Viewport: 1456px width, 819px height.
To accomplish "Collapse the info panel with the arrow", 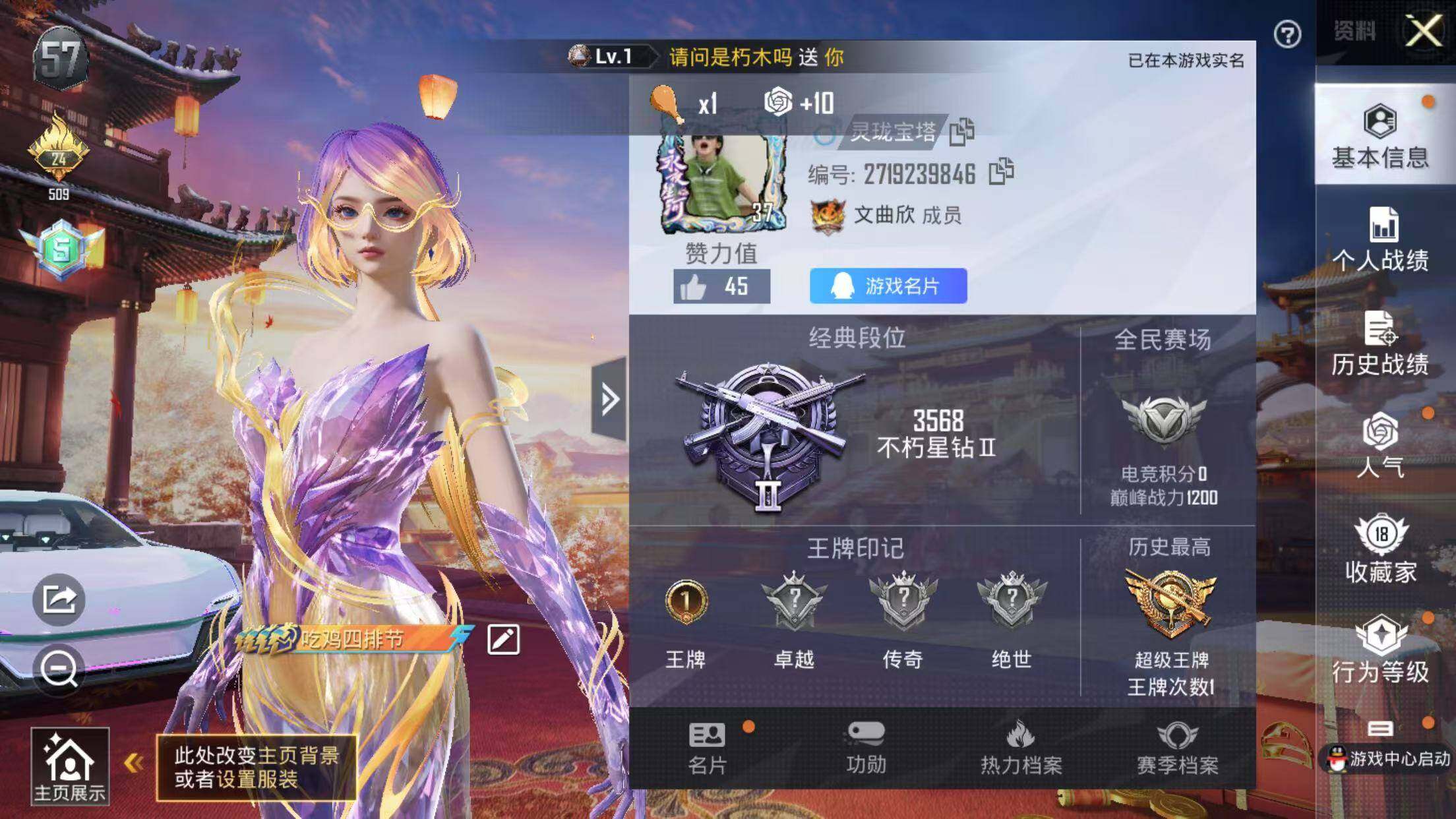I will tap(609, 399).
